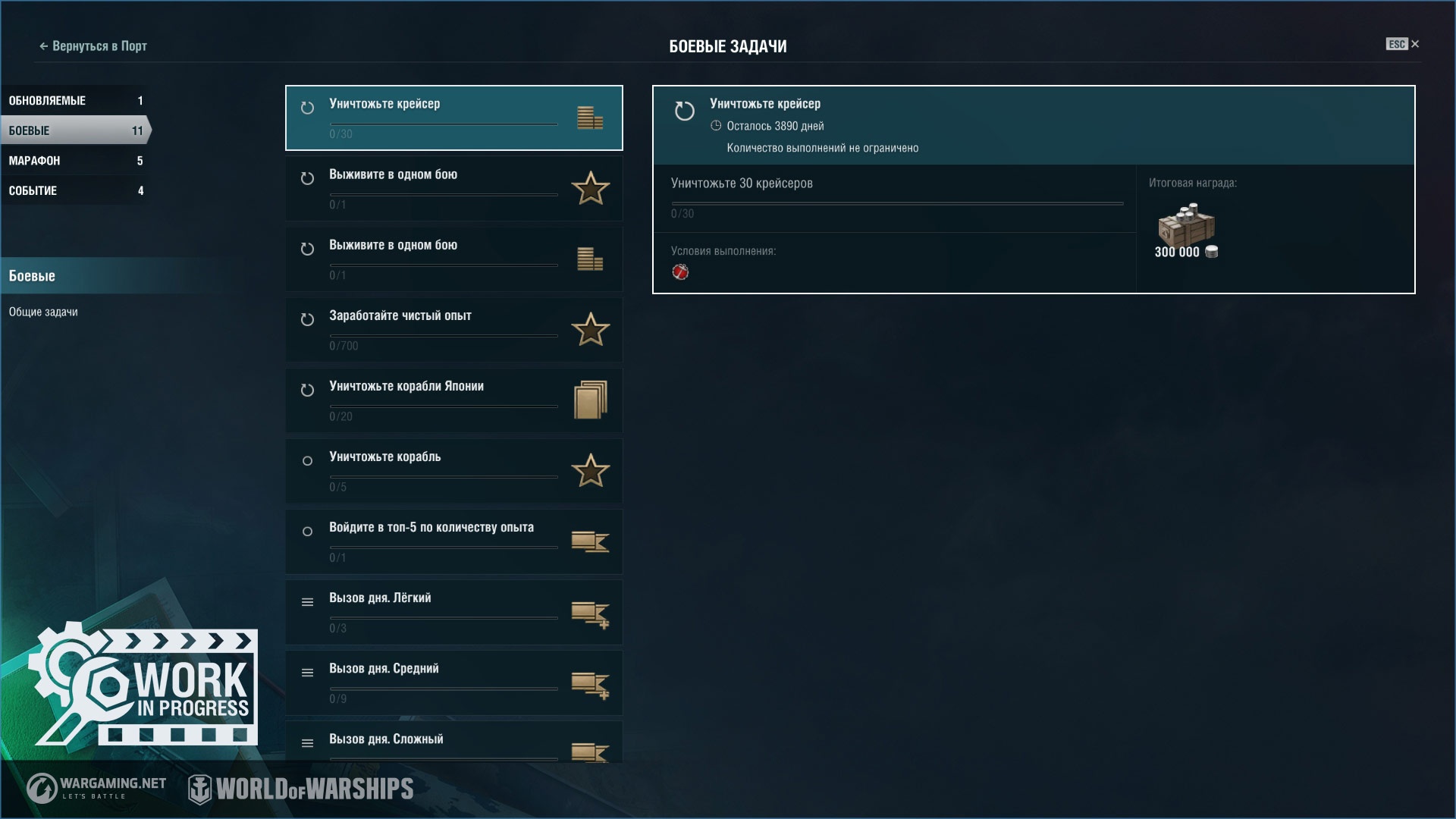The height and width of the screenshot is (819, 1456).
Task: Open the top-5 experience mission
Action: 453,541
